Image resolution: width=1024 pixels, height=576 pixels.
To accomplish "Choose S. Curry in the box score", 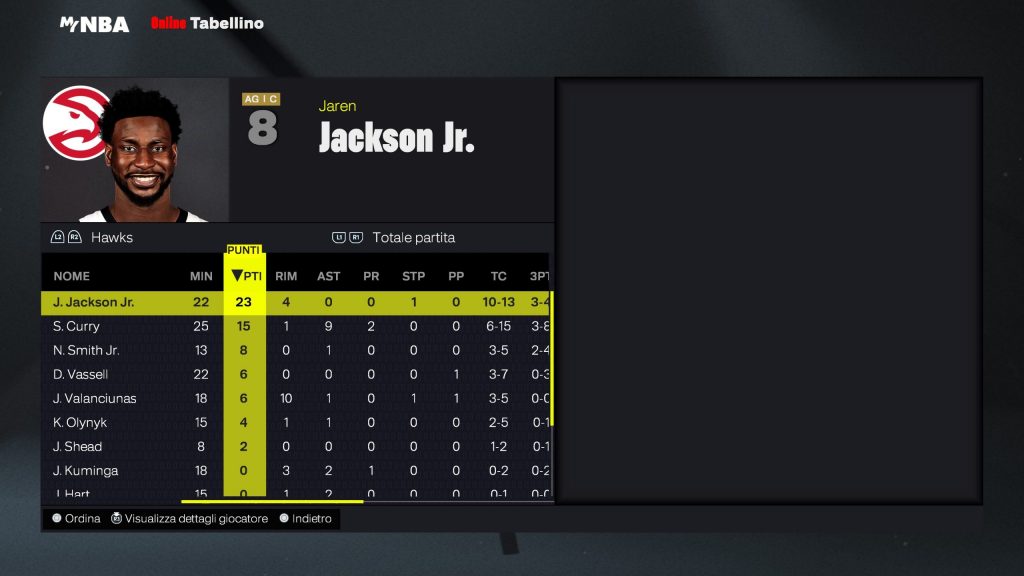I will pyautogui.click(x=76, y=326).
